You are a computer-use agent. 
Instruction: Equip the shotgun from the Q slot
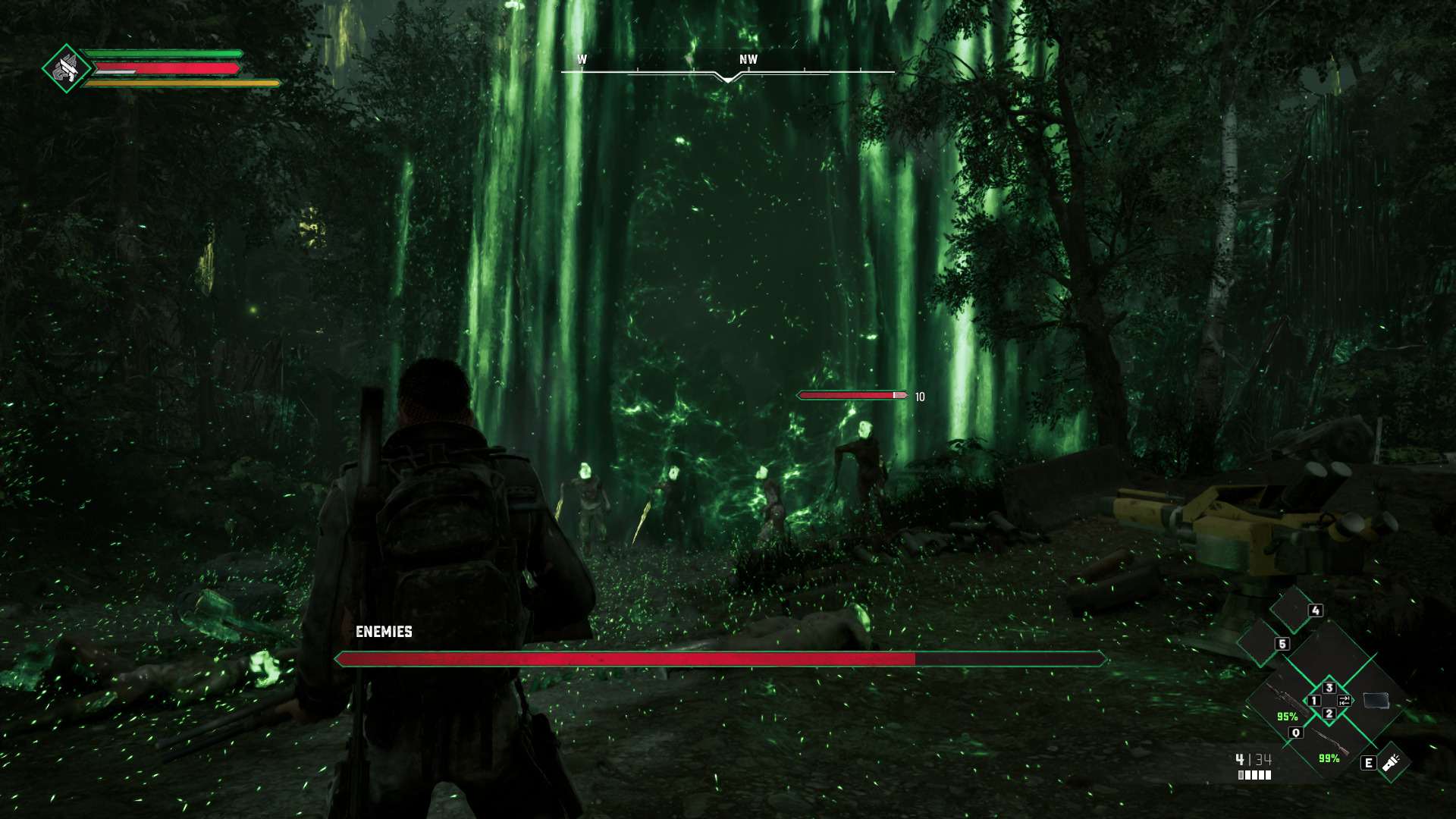pyautogui.click(x=1331, y=743)
